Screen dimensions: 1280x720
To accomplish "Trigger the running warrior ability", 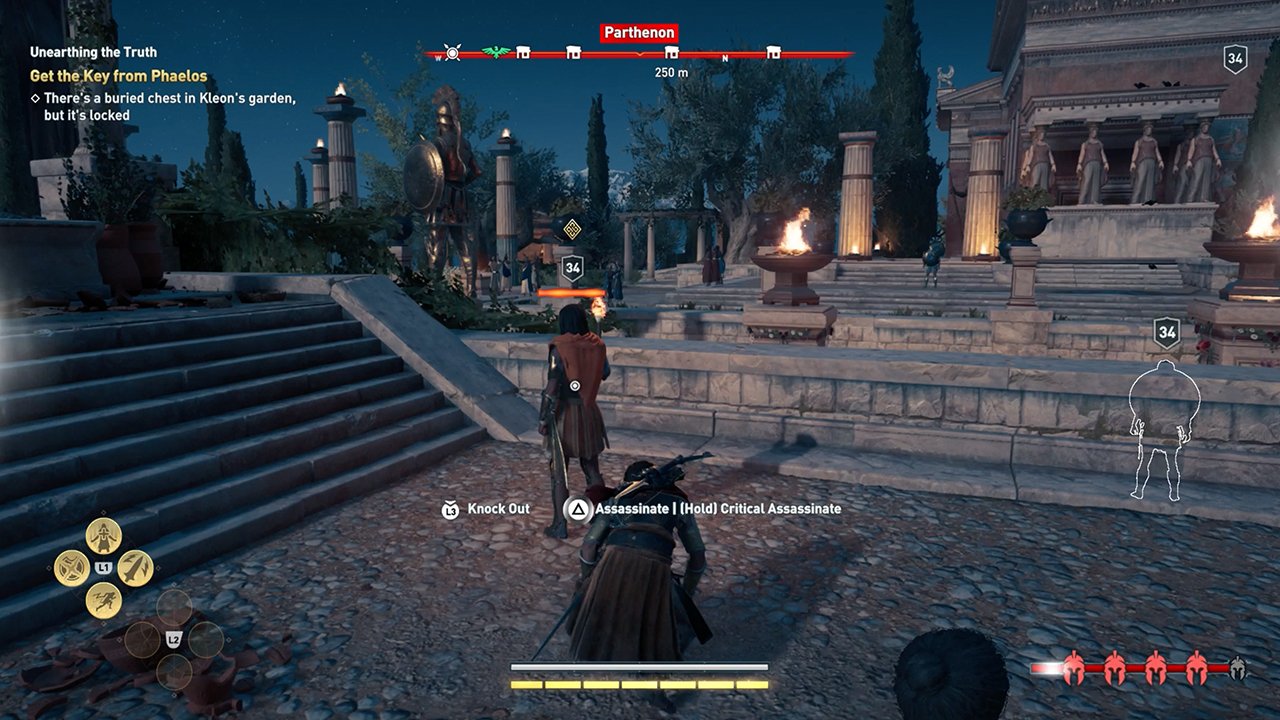I will click(103, 600).
